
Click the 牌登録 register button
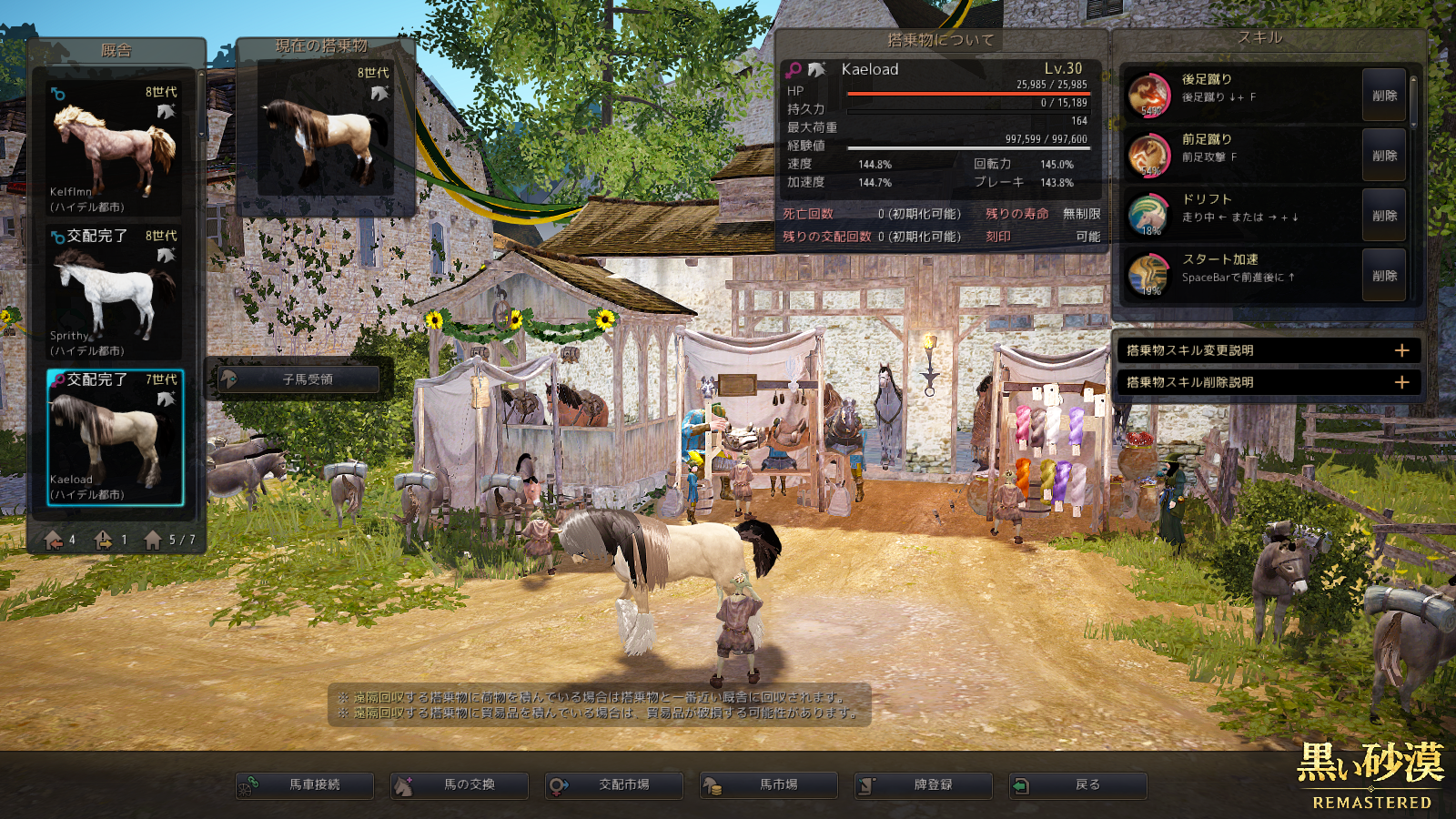click(924, 785)
